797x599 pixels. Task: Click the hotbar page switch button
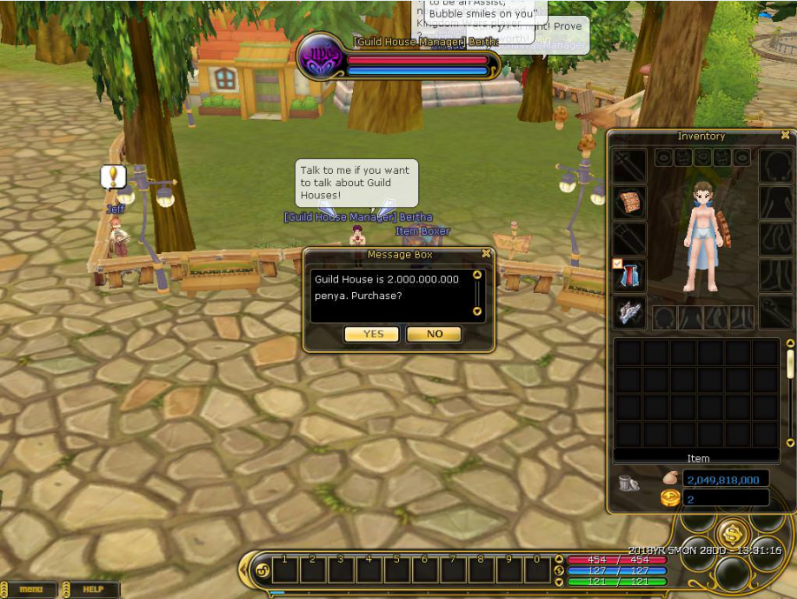[262, 571]
